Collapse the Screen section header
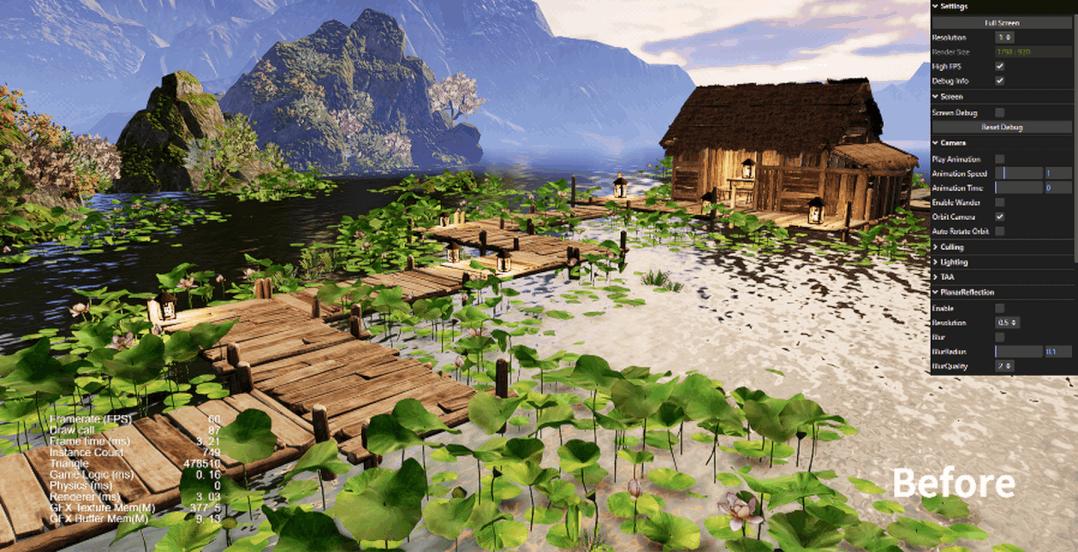The width and height of the screenshot is (1078, 552). [x=949, y=97]
